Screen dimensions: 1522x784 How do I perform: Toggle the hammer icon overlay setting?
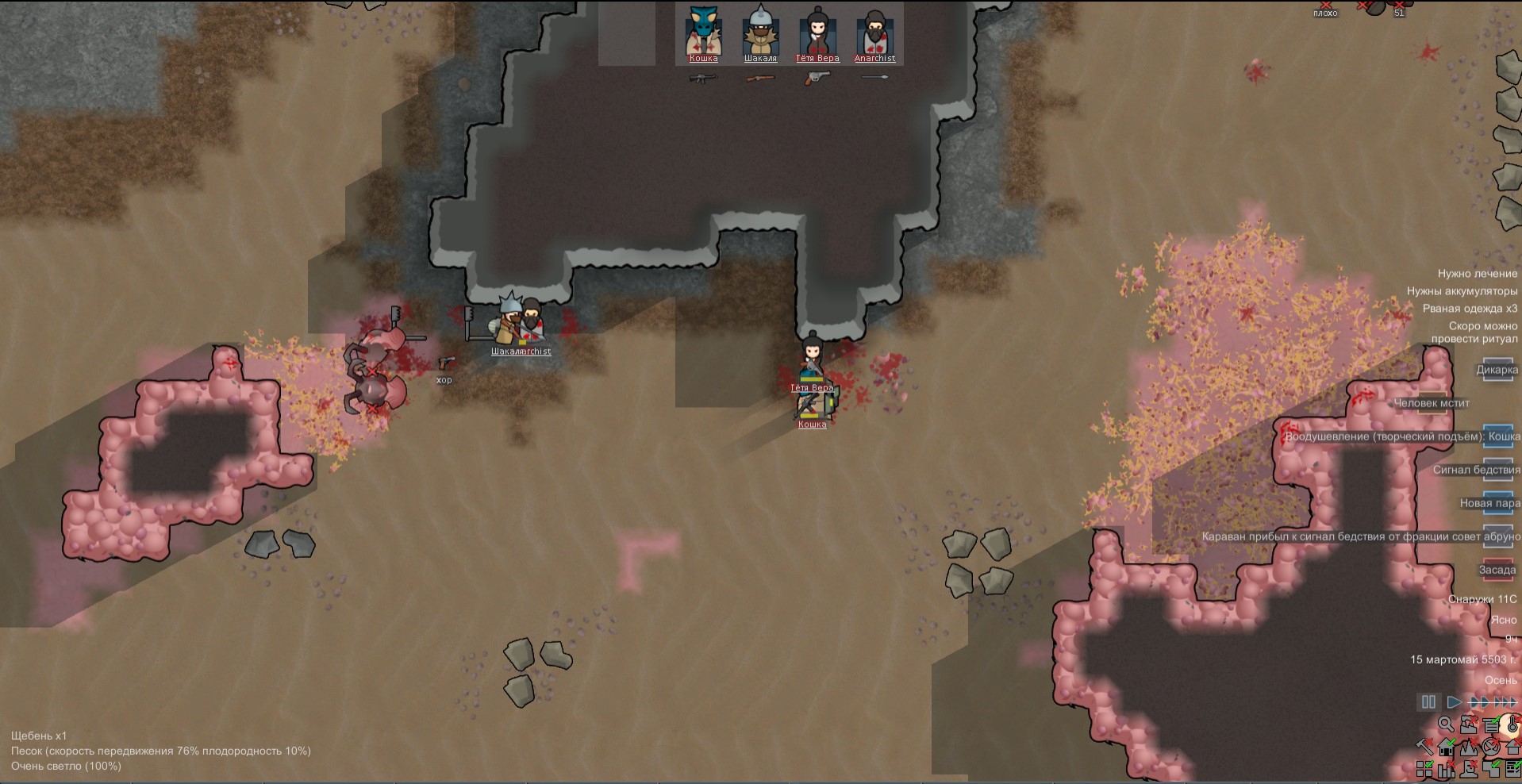click(x=1424, y=747)
